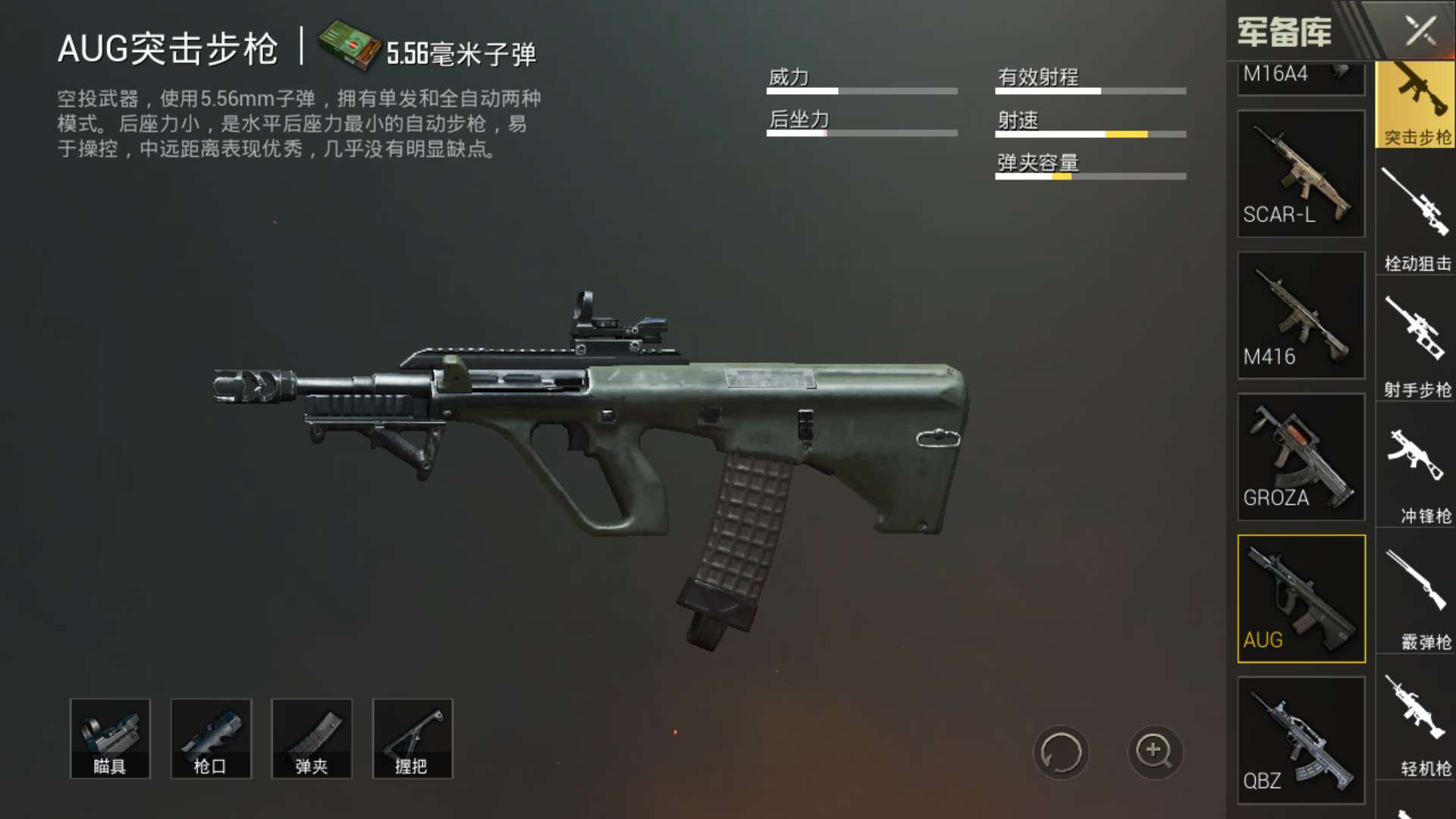Open the 射手步枪 weapon category
The width and height of the screenshot is (1456, 819).
(x=1415, y=347)
